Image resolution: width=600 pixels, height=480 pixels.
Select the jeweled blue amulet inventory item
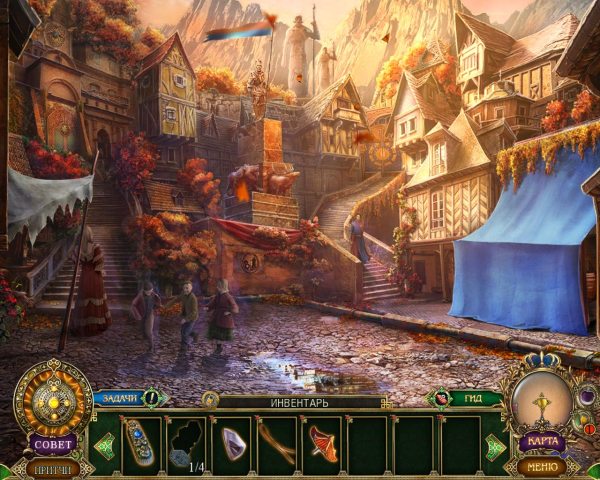tap(140, 441)
